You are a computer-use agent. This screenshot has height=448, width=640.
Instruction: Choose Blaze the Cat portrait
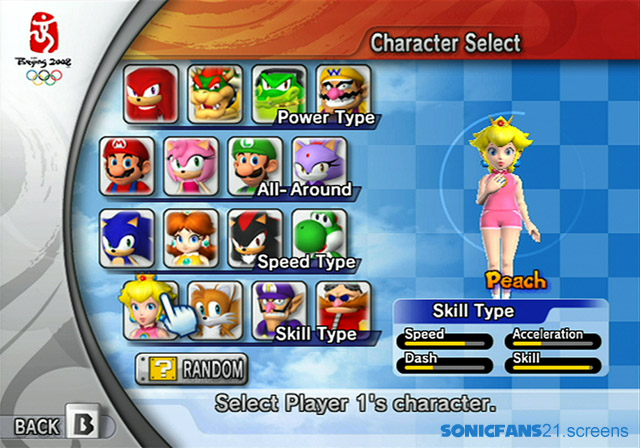pyautogui.click(x=318, y=162)
